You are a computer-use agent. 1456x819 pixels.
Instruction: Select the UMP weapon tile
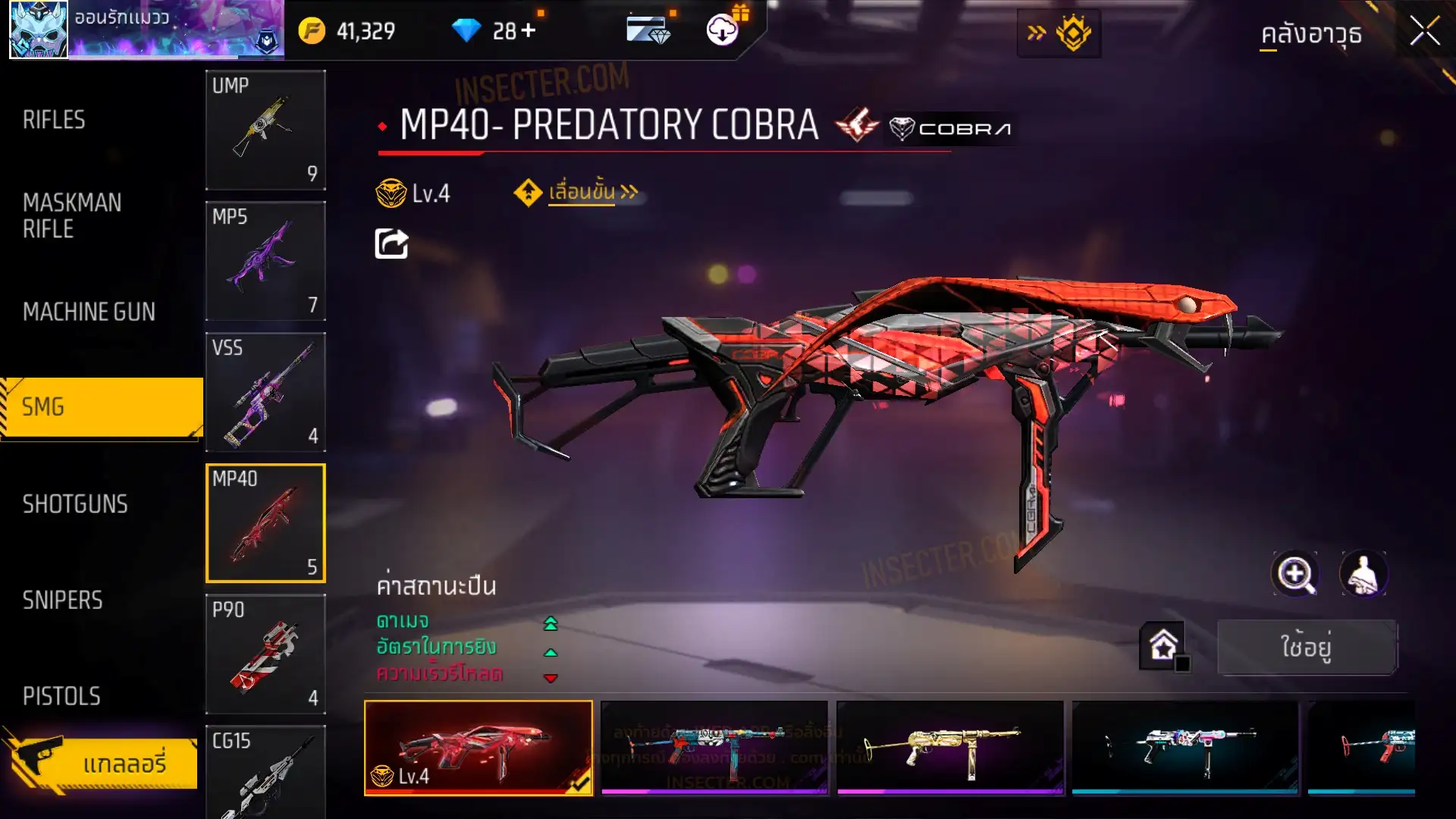pos(265,130)
